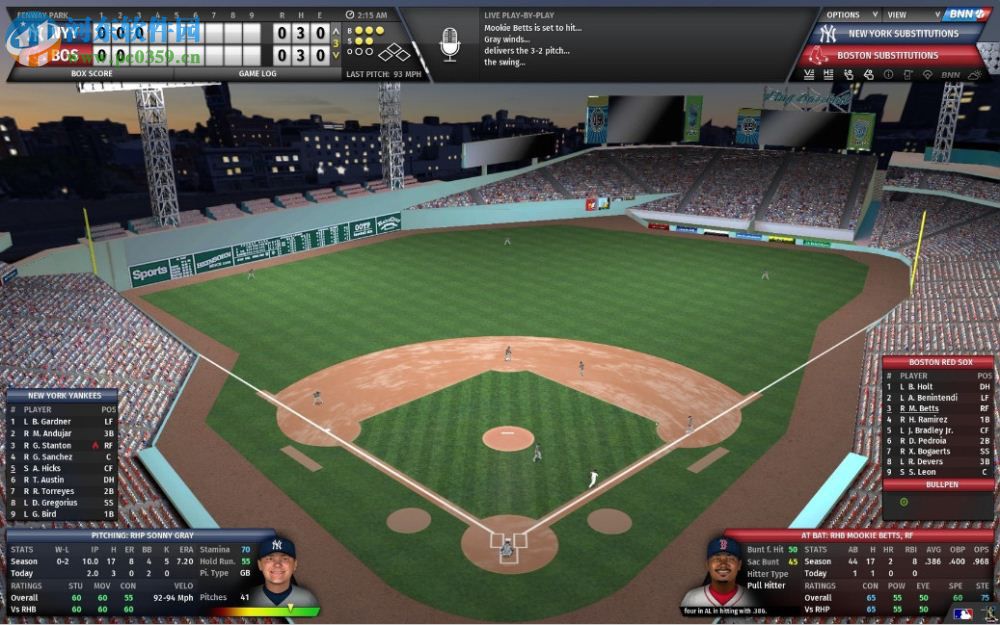The height and width of the screenshot is (625, 1000).
Task: Click the BNN logo button
Action: [966, 14]
